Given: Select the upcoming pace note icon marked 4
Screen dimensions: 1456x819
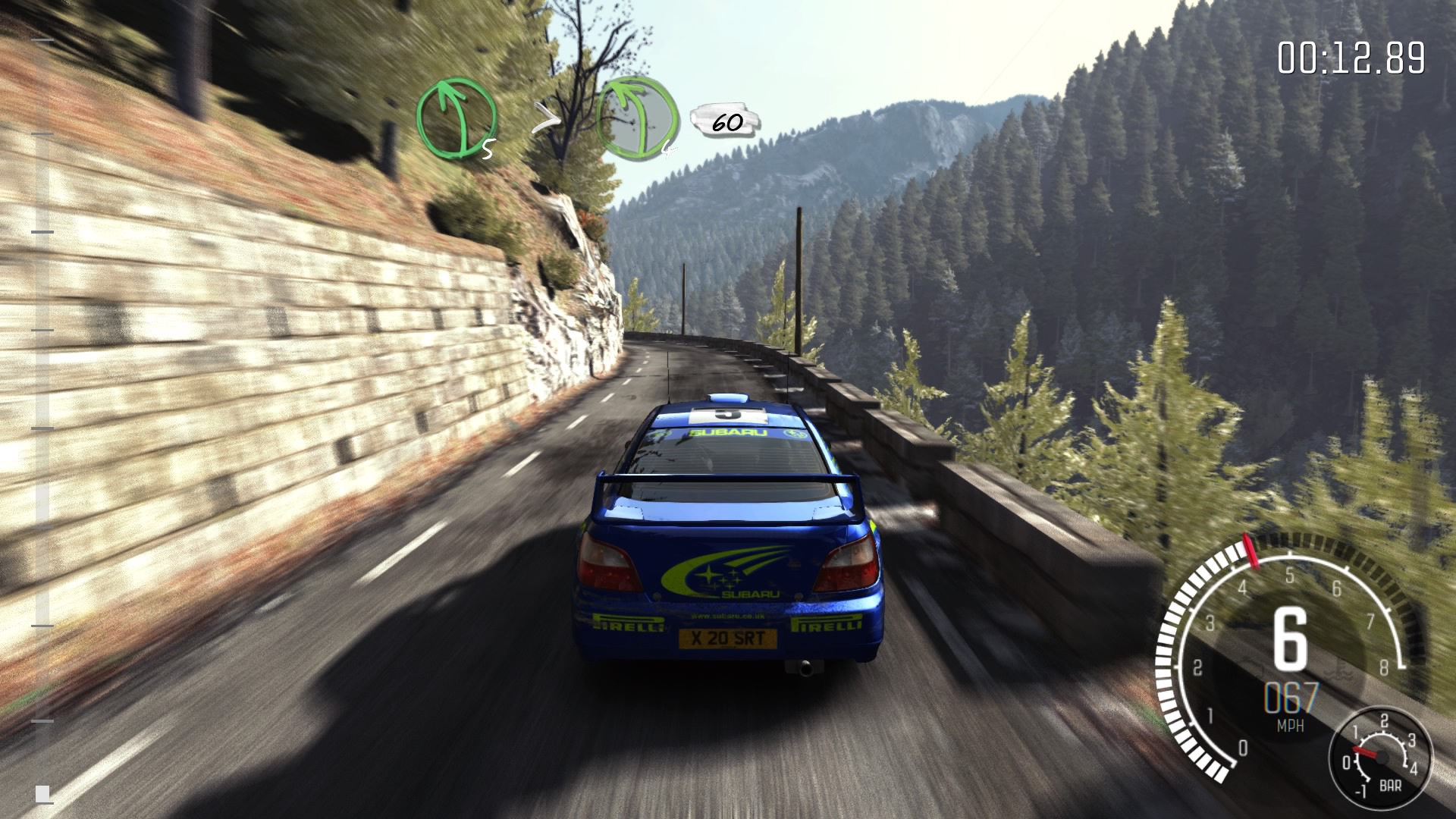Looking at the screenshot, I should pos(637,119).
